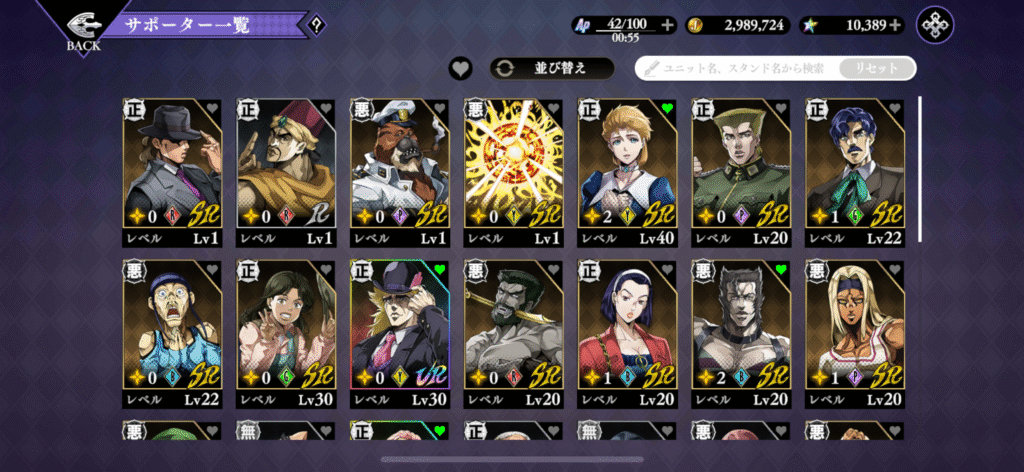Select the red fez turban man card
Screen dimensions: 1024x472
[285, 172]
